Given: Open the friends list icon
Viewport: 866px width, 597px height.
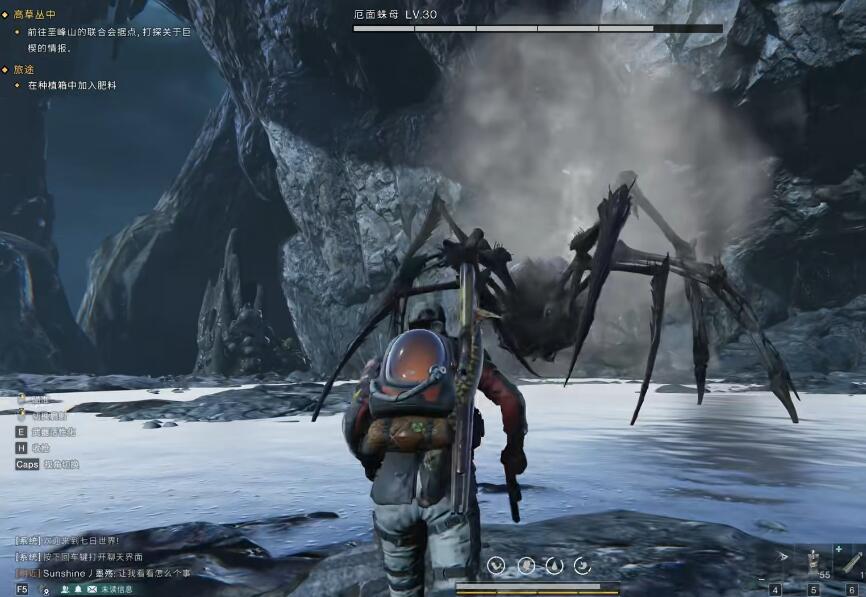Looking at the screenshot, I should [65, 589].
